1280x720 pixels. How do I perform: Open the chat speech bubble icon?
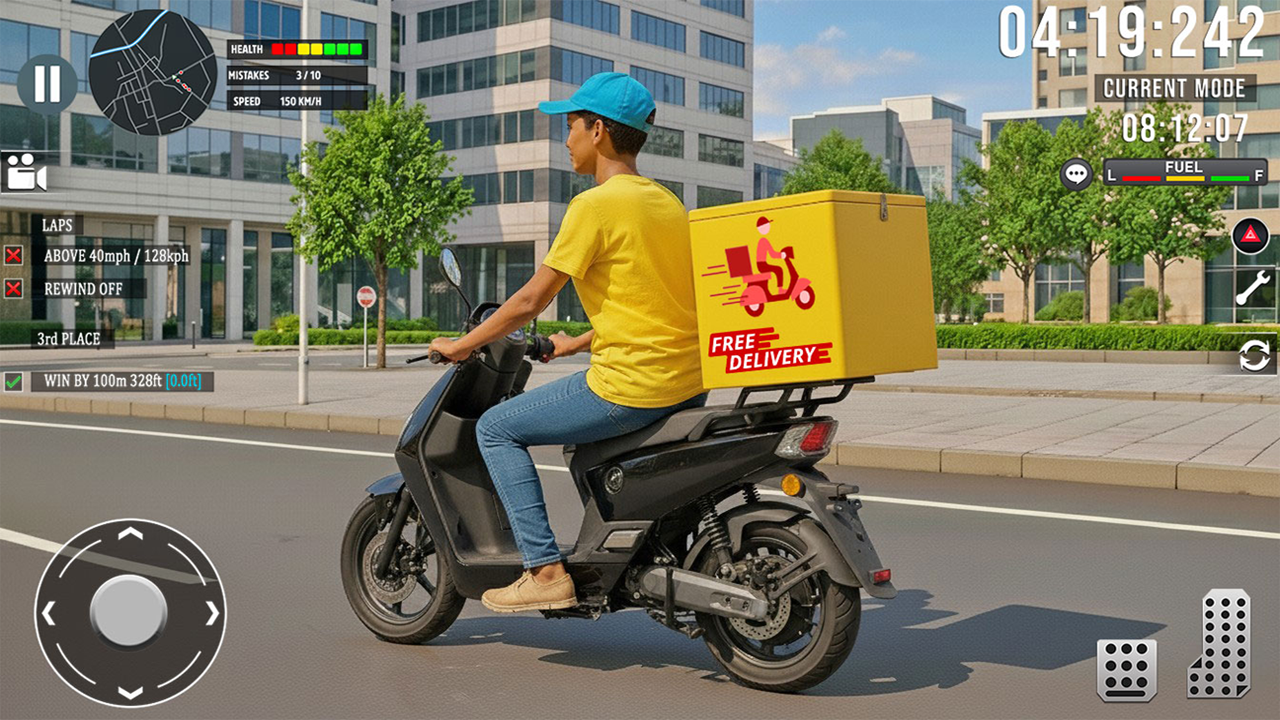point(1076,174)
